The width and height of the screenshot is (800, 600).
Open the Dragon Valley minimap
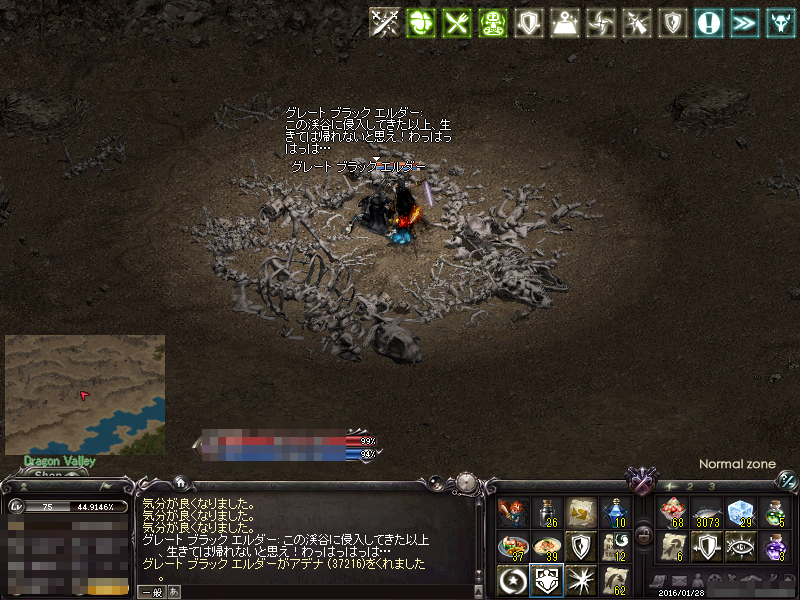(85, 394)
